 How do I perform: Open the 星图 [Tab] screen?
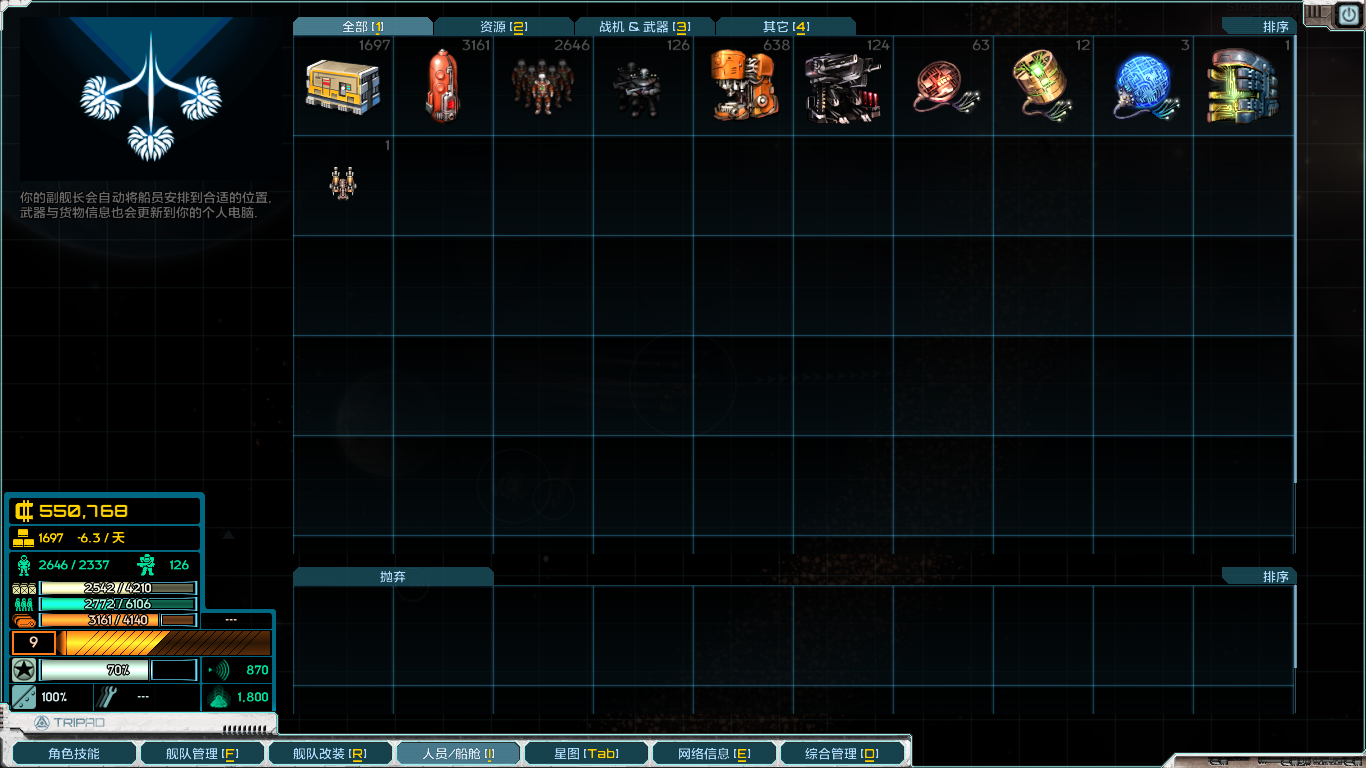[x=586, y=753]
